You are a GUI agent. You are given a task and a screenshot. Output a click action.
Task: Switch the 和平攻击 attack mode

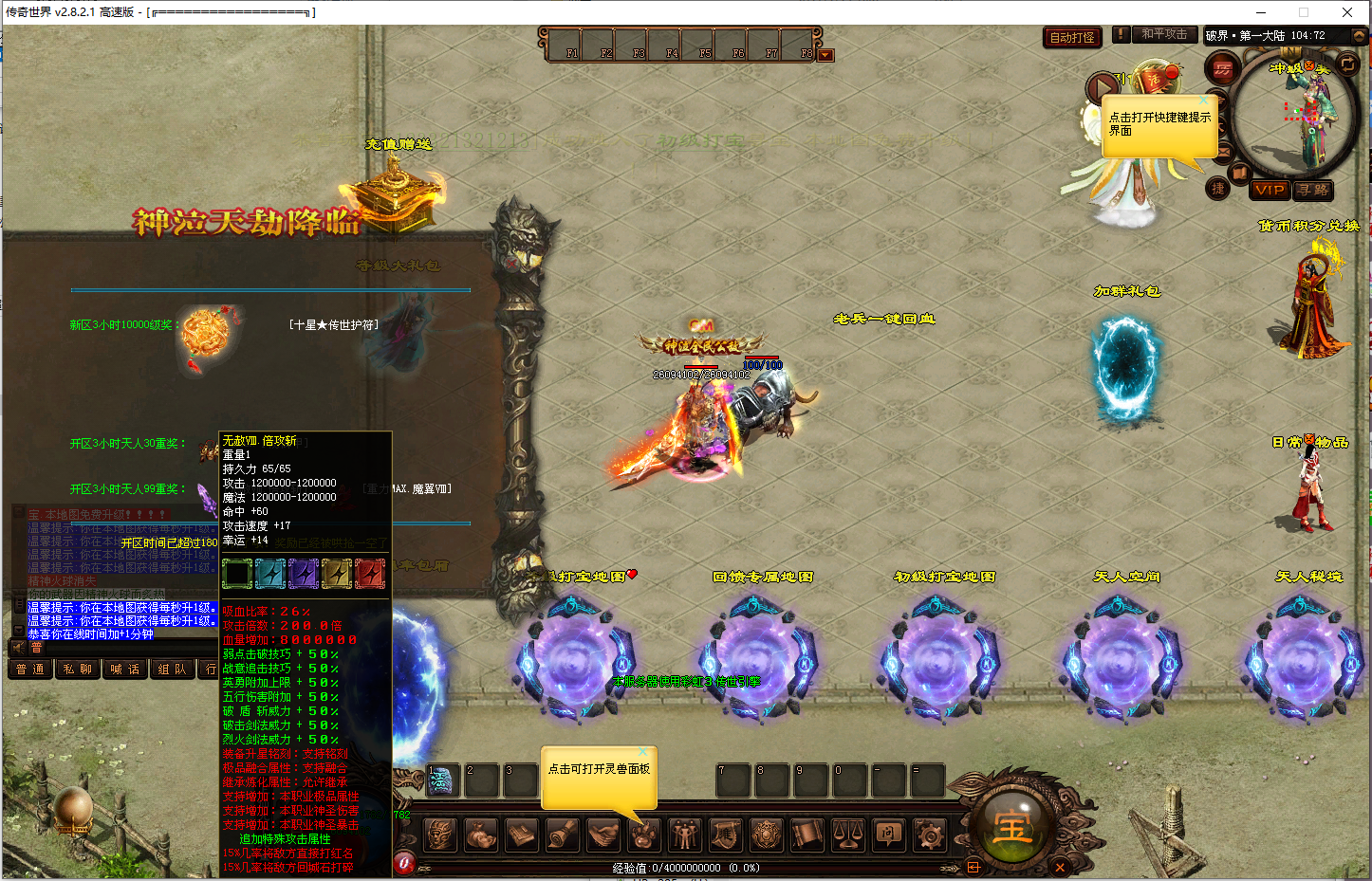point(1163,34)
